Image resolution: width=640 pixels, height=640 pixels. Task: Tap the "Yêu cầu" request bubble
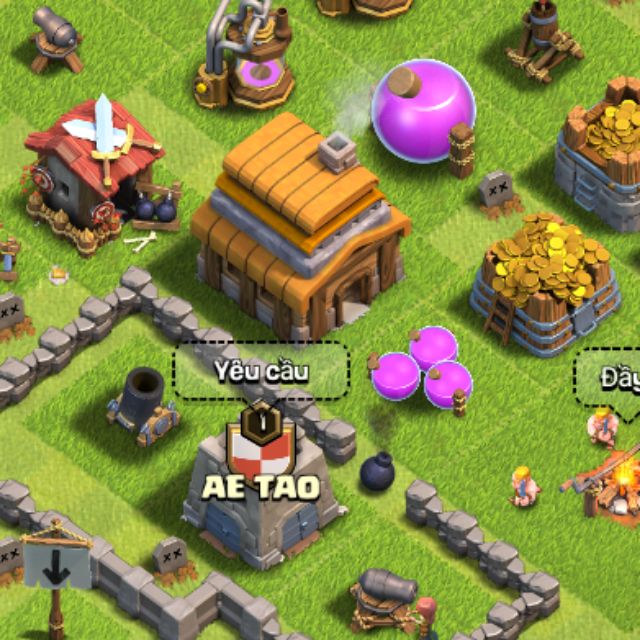[x=261, y=371]
